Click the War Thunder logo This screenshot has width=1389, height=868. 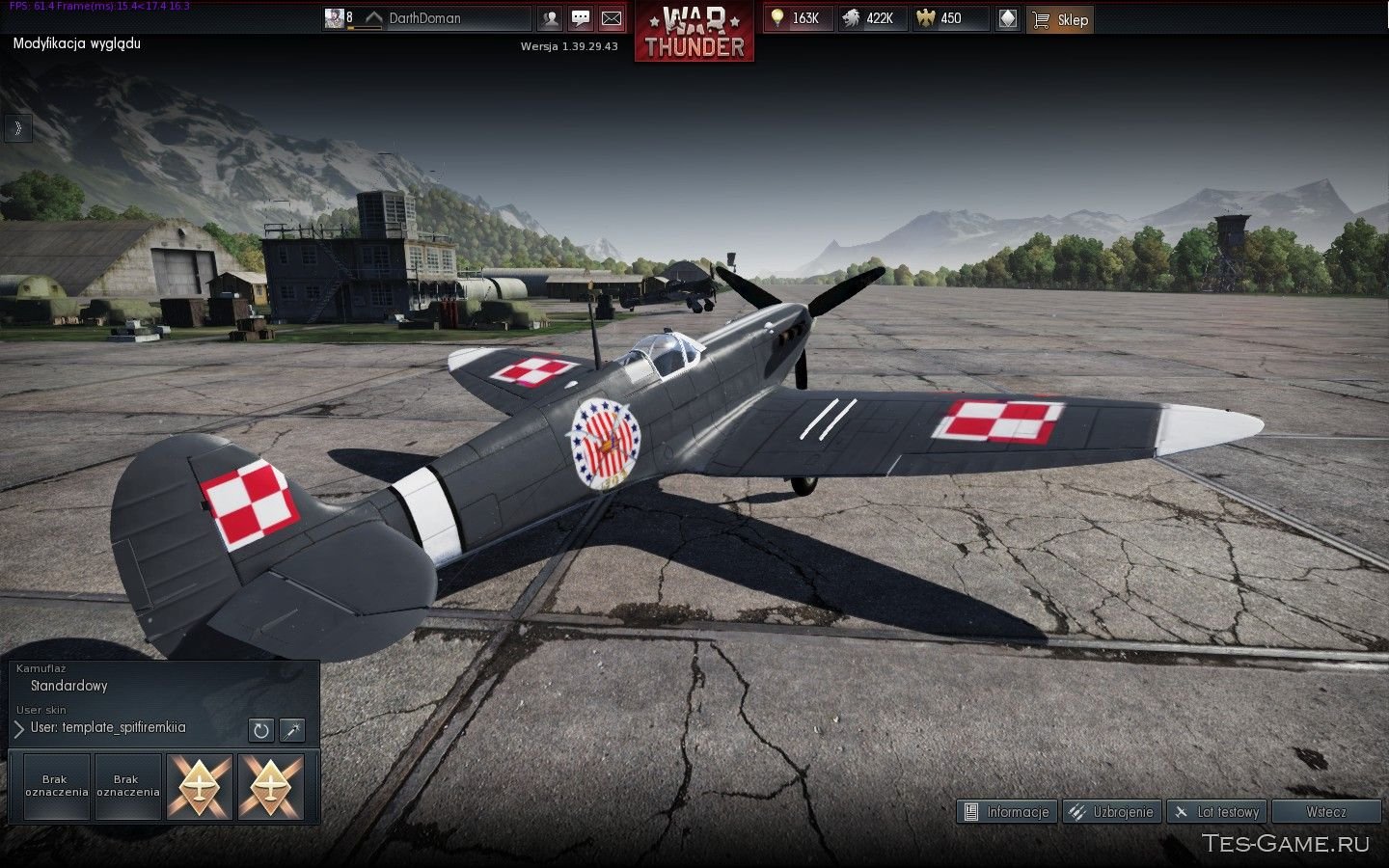pos(694,33)
